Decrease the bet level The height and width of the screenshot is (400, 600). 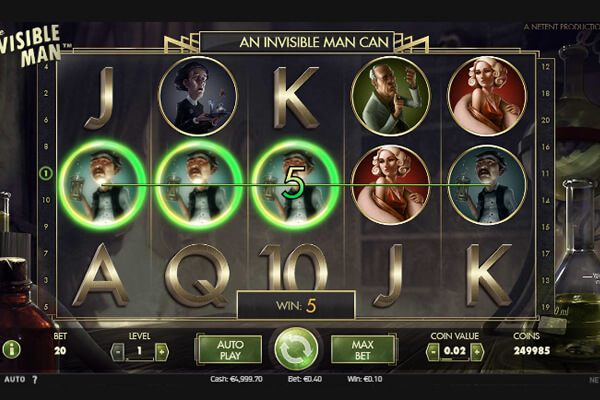pos(117,351)
